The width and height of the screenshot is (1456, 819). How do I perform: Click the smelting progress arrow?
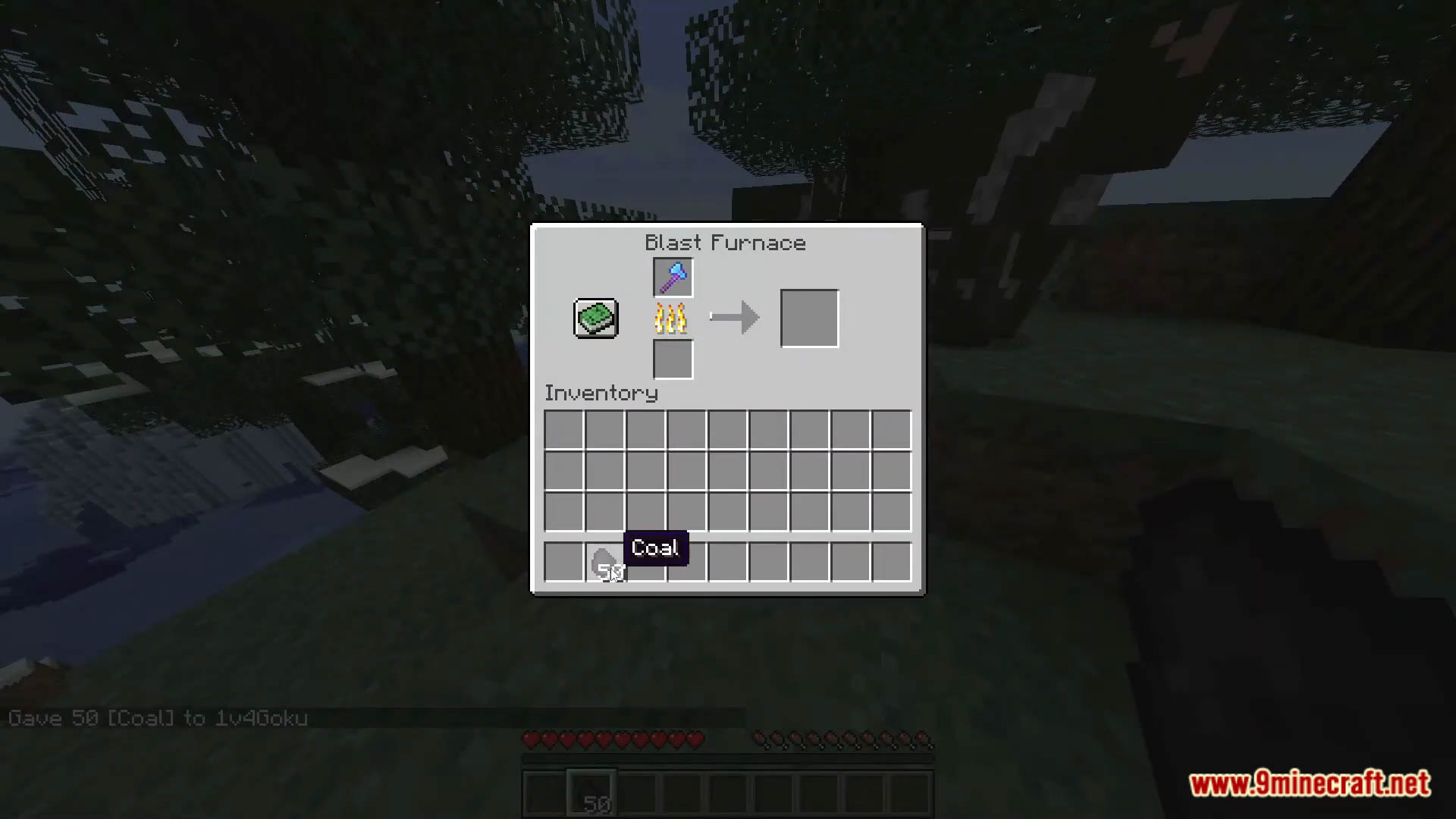pos(733,317)
